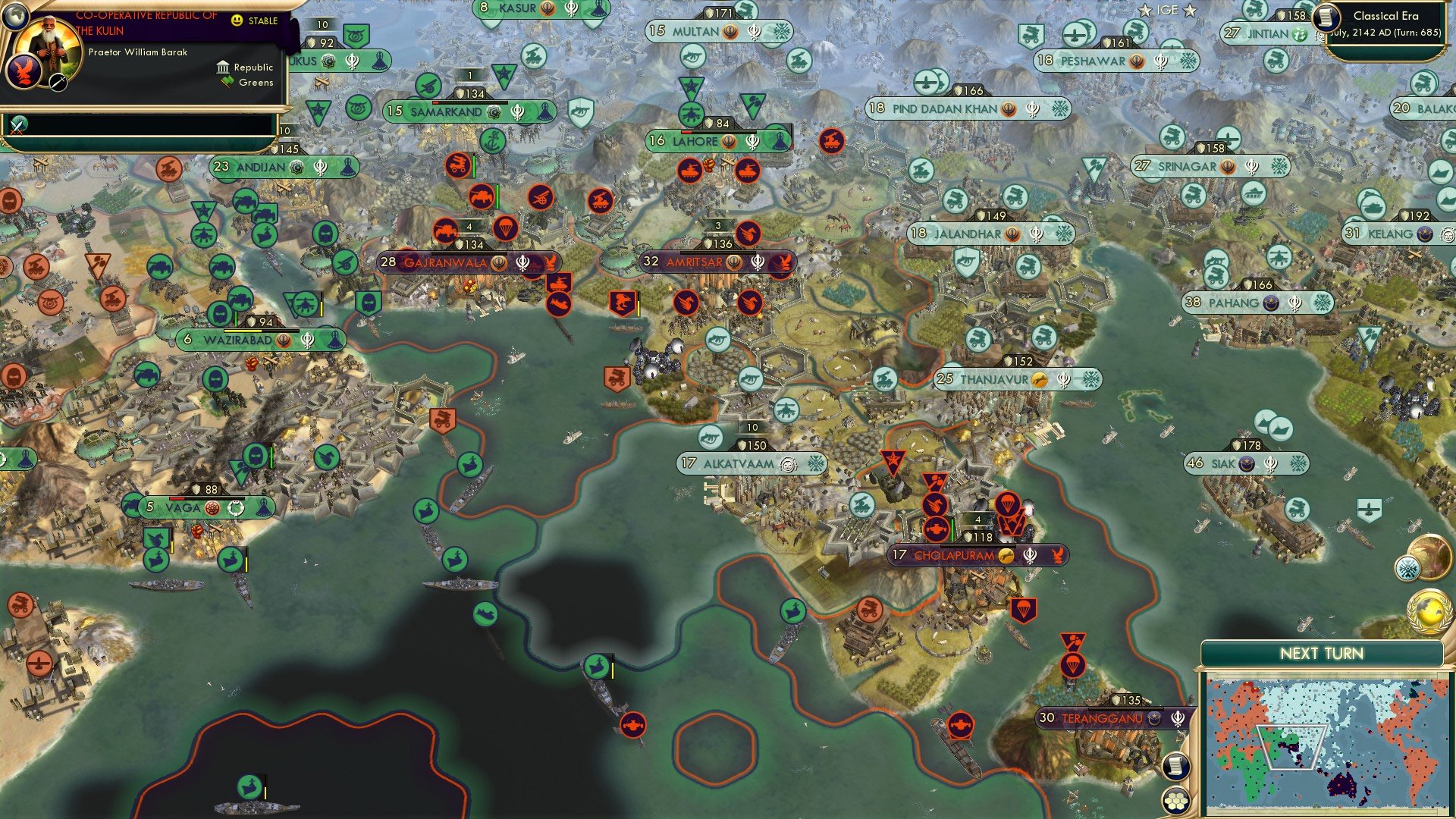
Task: Click the Republic government building icon
Action: click(x=224, y=68)
